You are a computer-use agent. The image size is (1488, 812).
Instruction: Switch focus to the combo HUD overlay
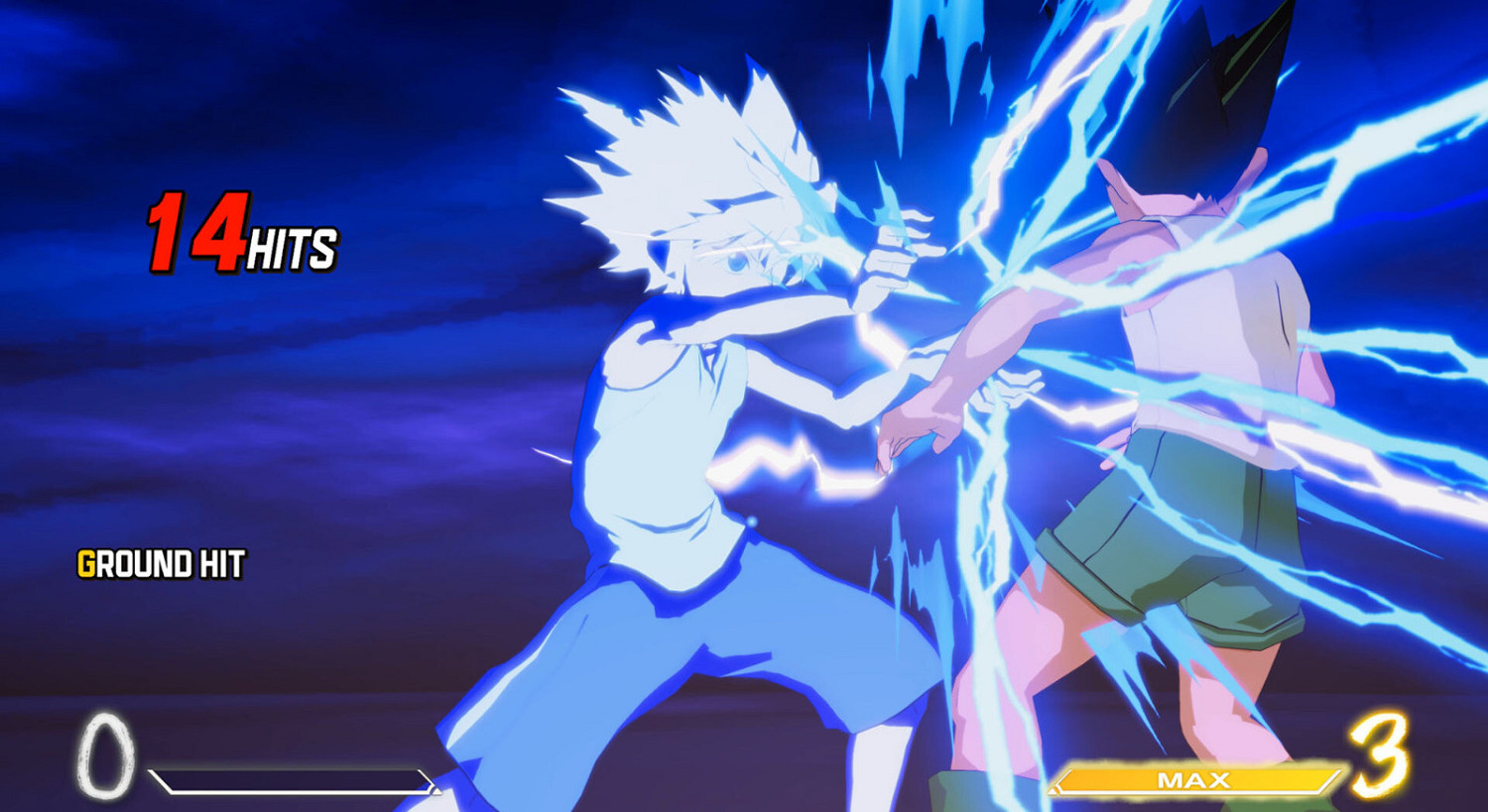(238, 238)
